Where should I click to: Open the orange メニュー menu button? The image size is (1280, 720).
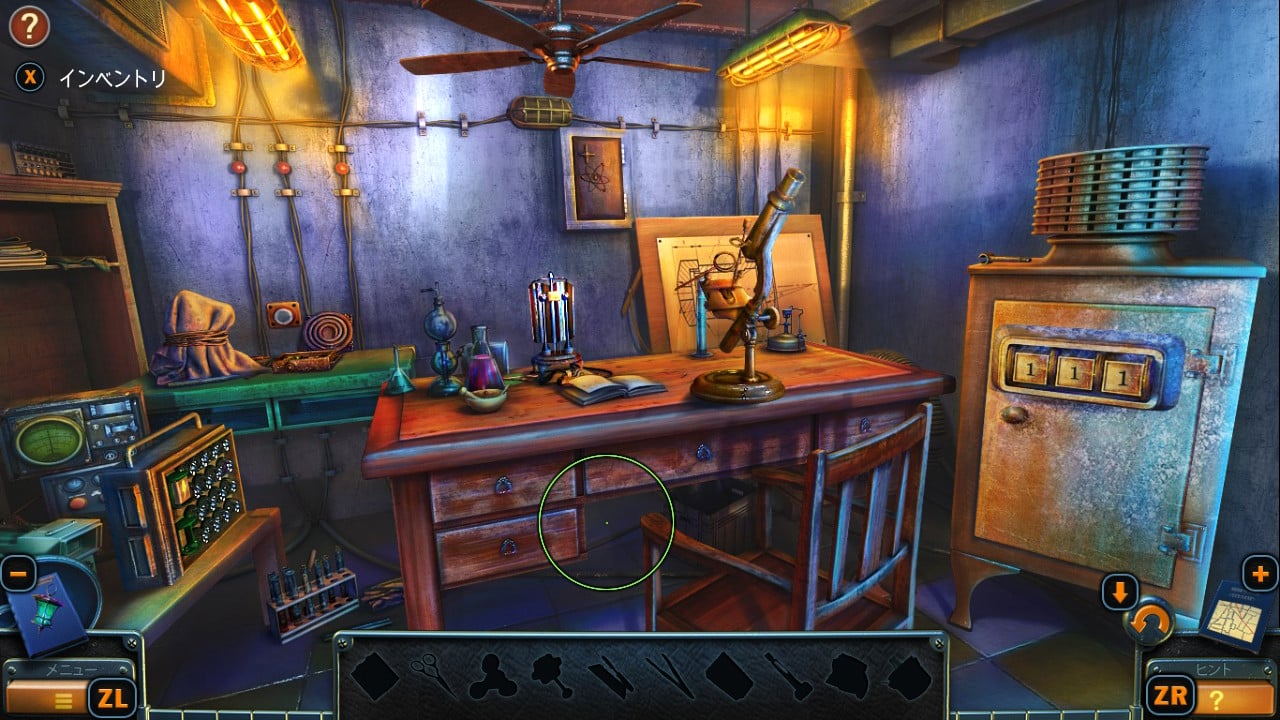coord(47,697)
